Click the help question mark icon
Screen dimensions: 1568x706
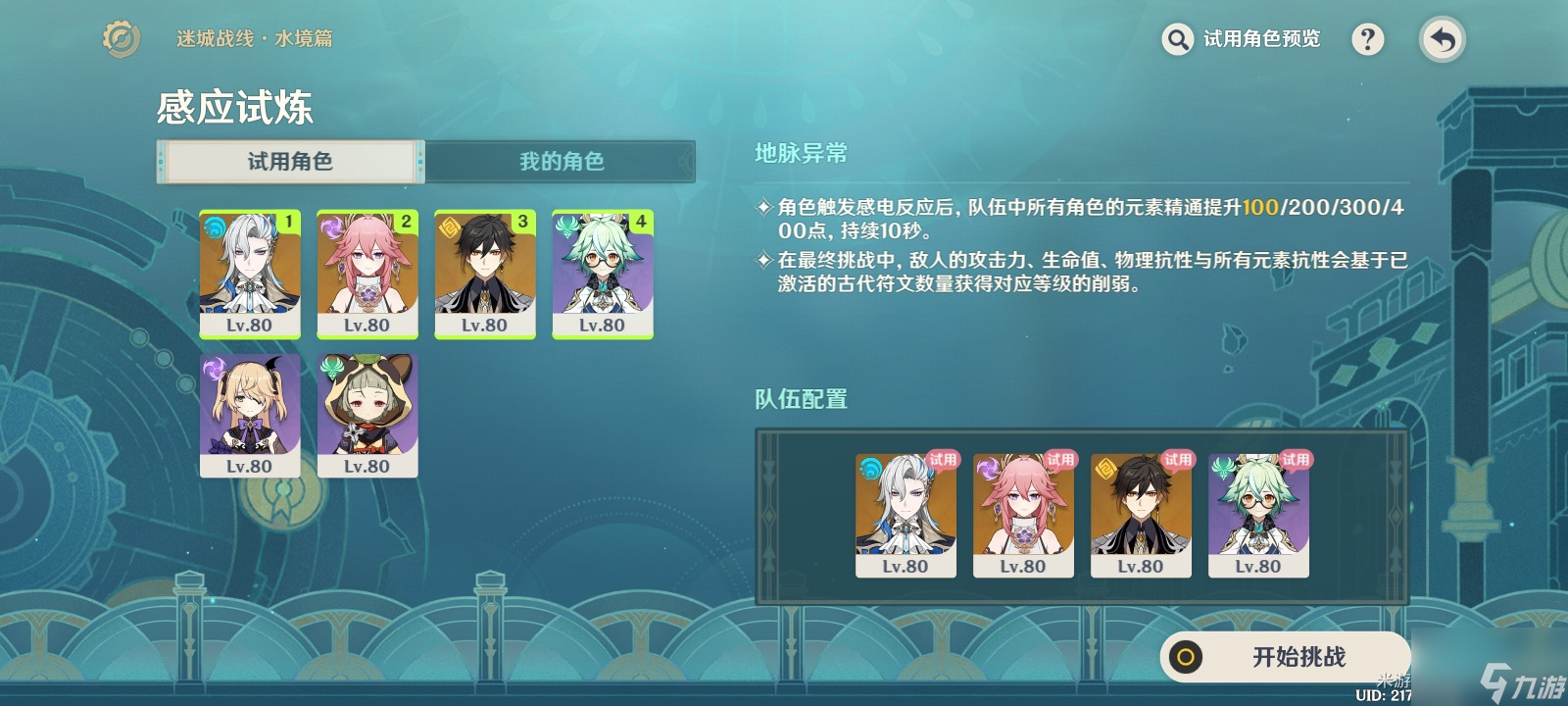point(1369,40)
